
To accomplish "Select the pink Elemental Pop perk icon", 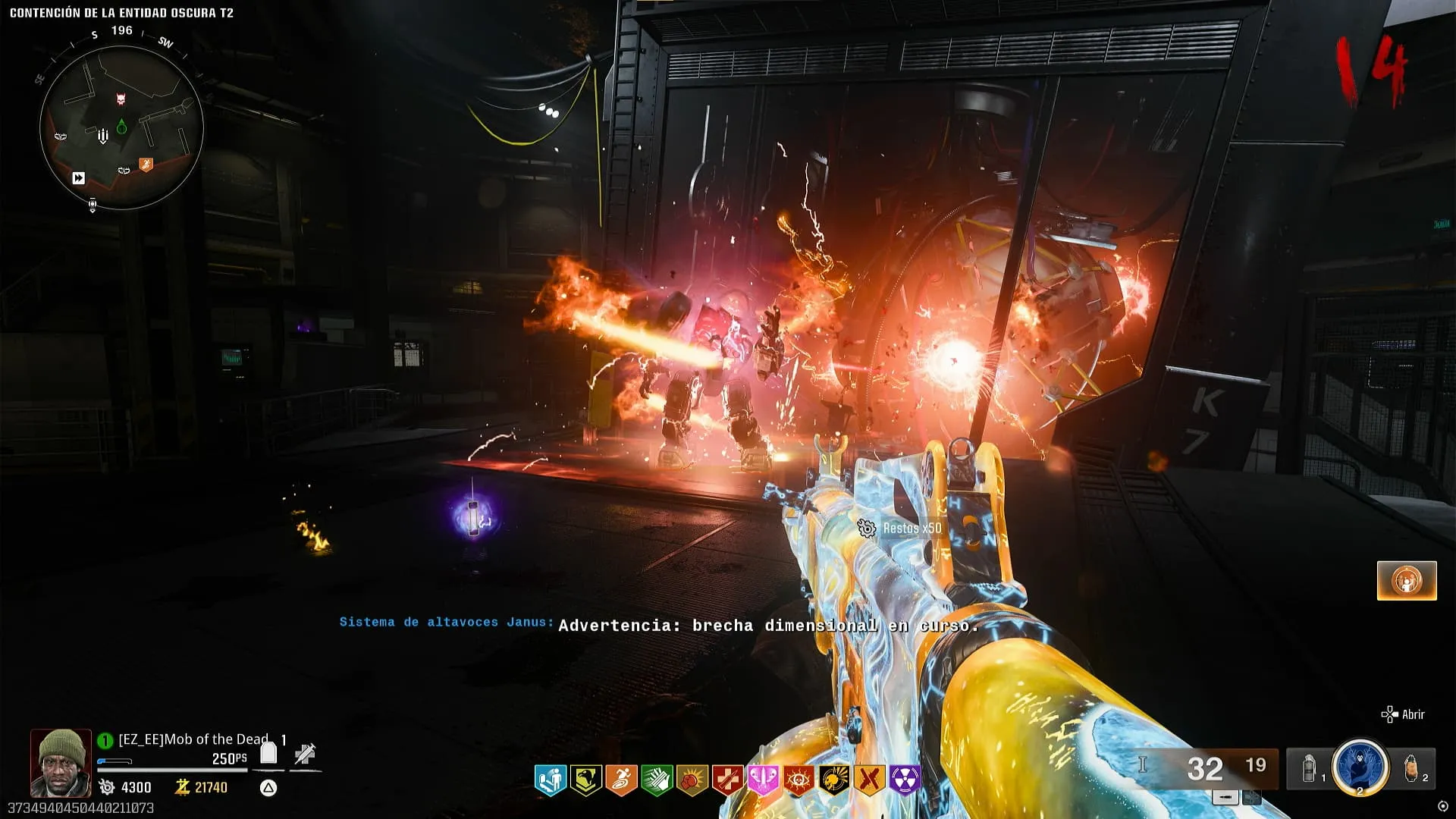I will [x=763, y=780].
